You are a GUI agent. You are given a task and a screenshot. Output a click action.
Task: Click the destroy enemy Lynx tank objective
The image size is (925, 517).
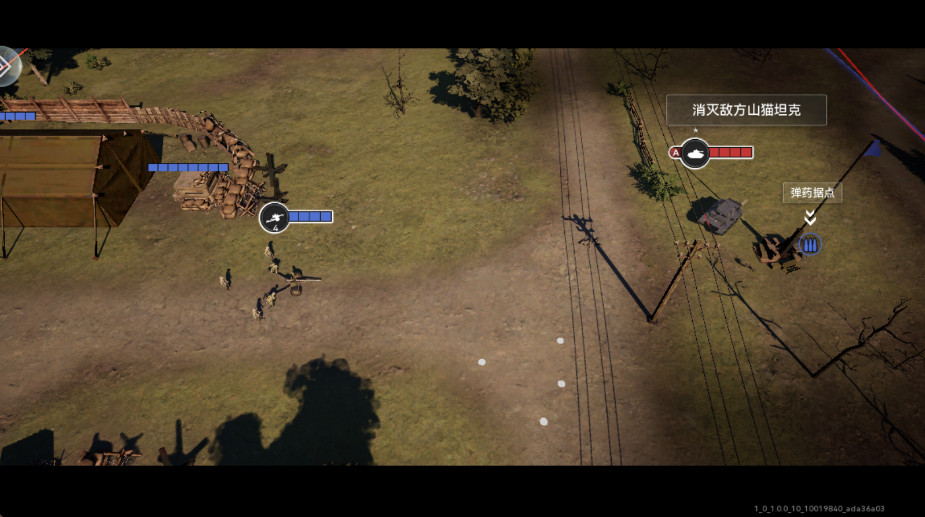click(746, 110)
